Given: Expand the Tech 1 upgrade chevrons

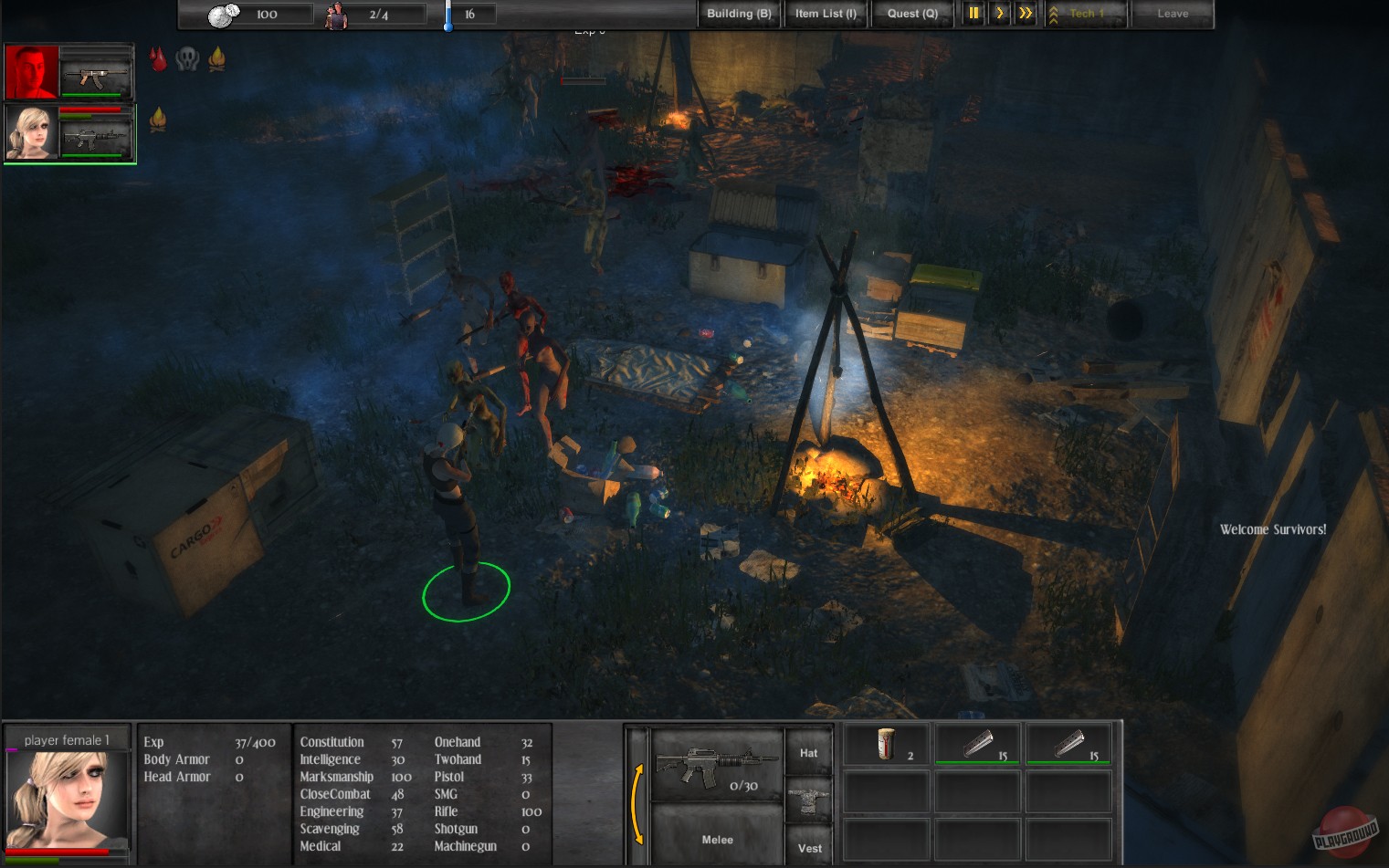Looking at the screenshot, I should (x=1054, y=14).
